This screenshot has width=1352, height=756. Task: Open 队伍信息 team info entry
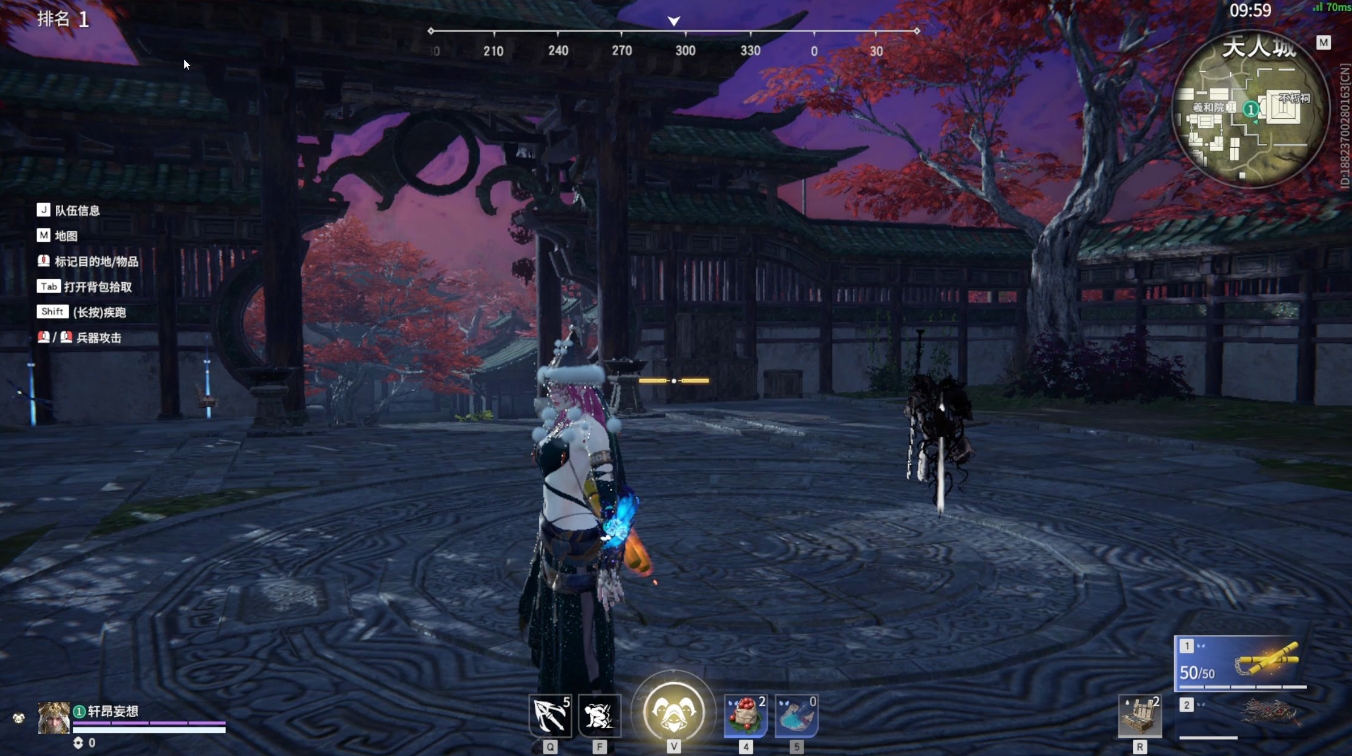coord(77,211)
